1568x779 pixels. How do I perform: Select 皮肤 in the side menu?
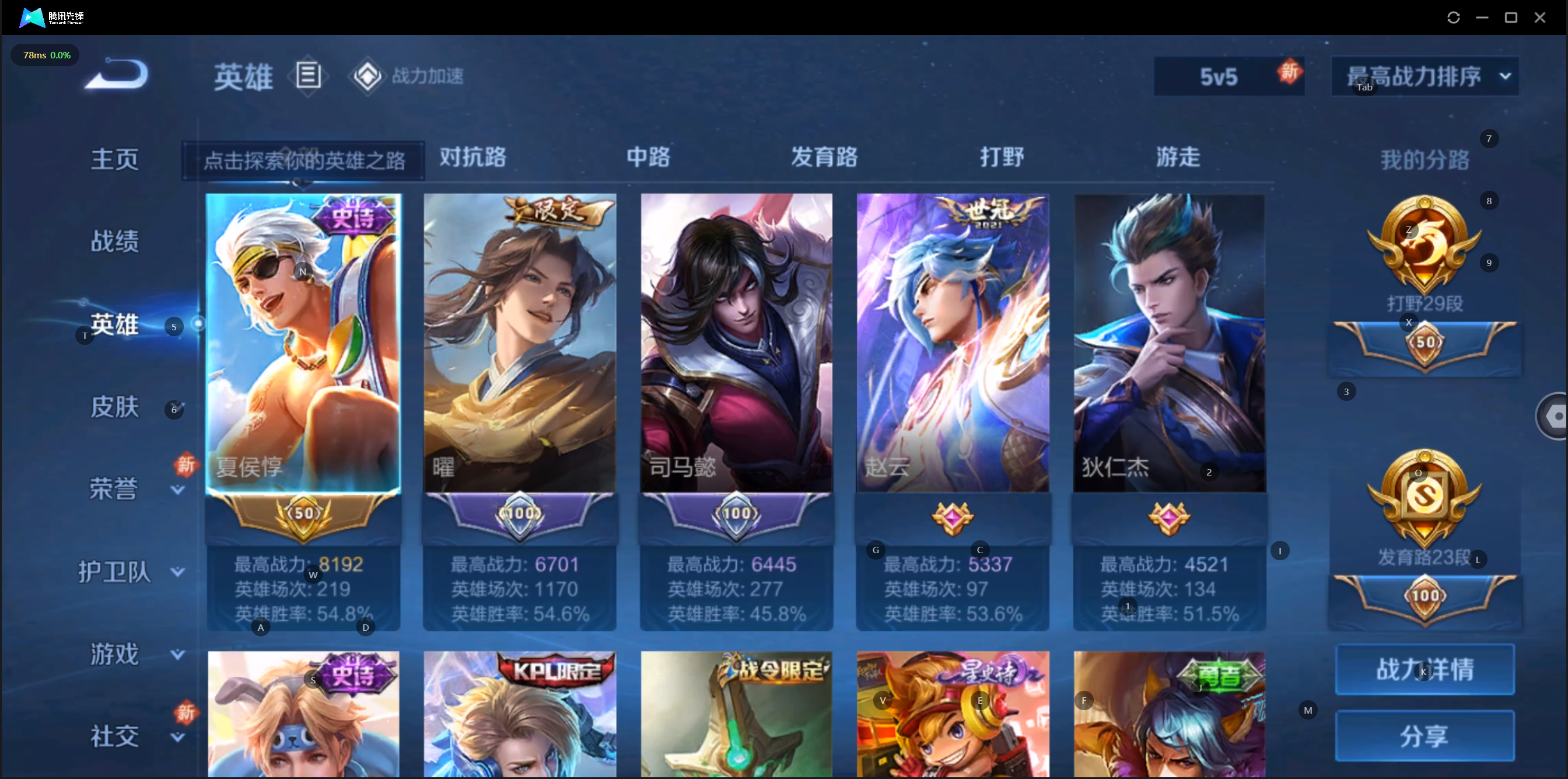pyautogui.click(x=114, y=407)
